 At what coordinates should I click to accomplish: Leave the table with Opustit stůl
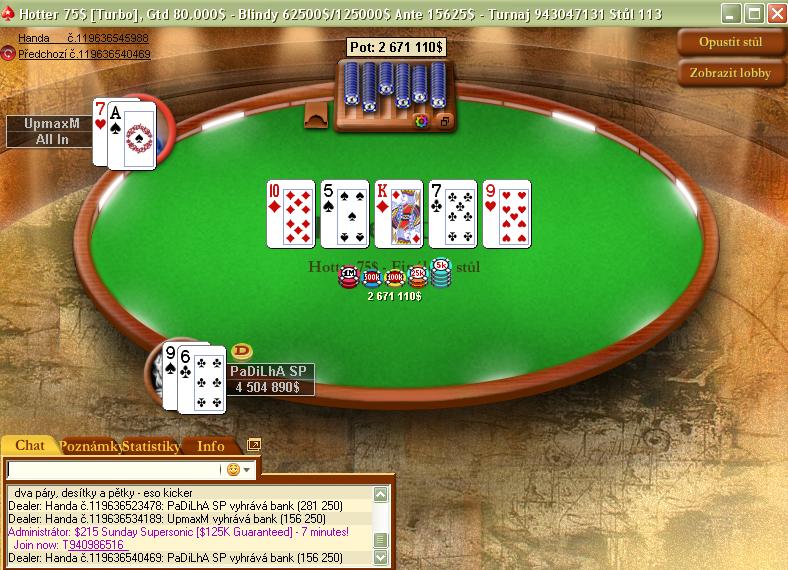tap(733, 42)
